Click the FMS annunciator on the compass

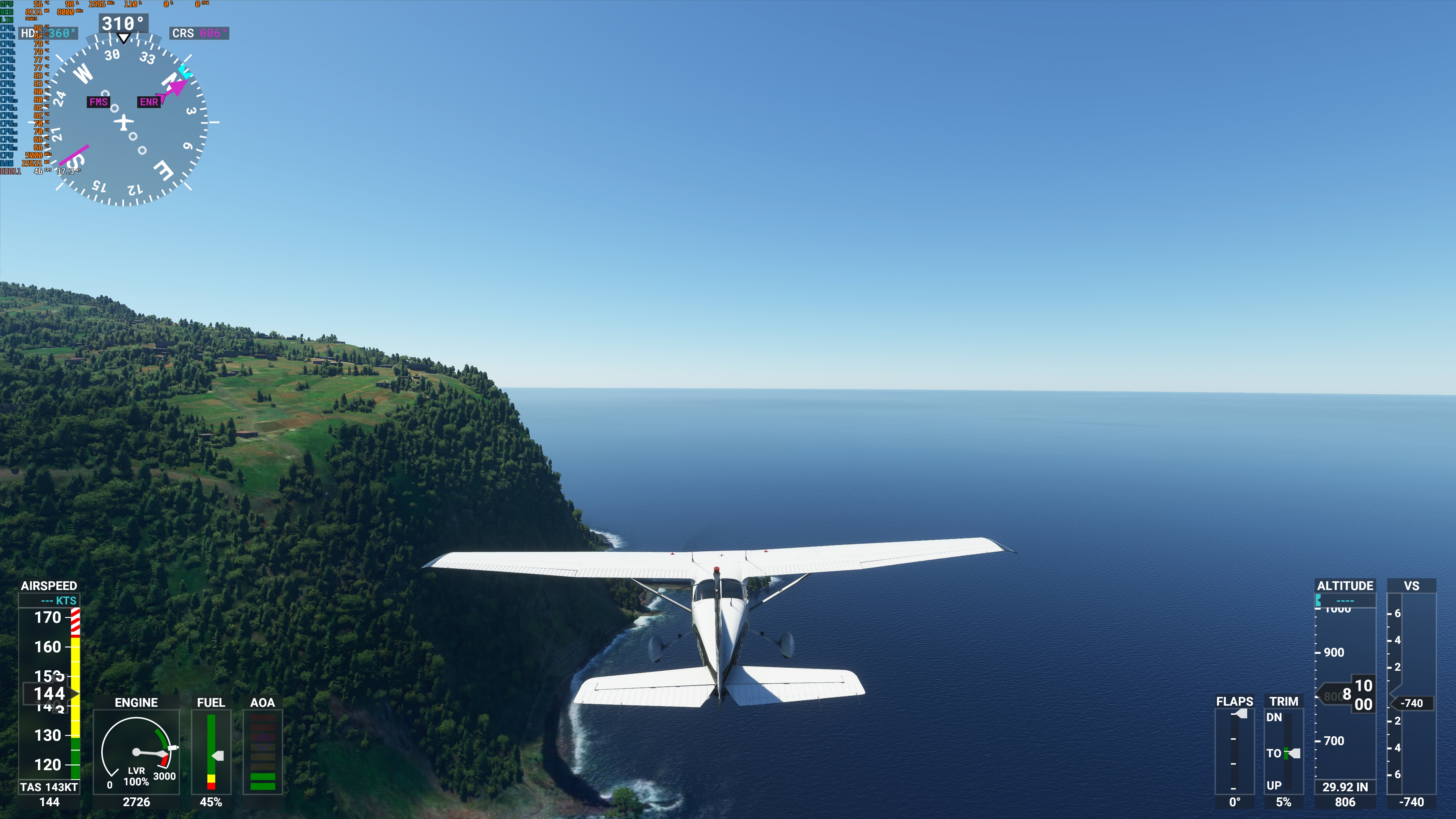(x=98, y=103)
